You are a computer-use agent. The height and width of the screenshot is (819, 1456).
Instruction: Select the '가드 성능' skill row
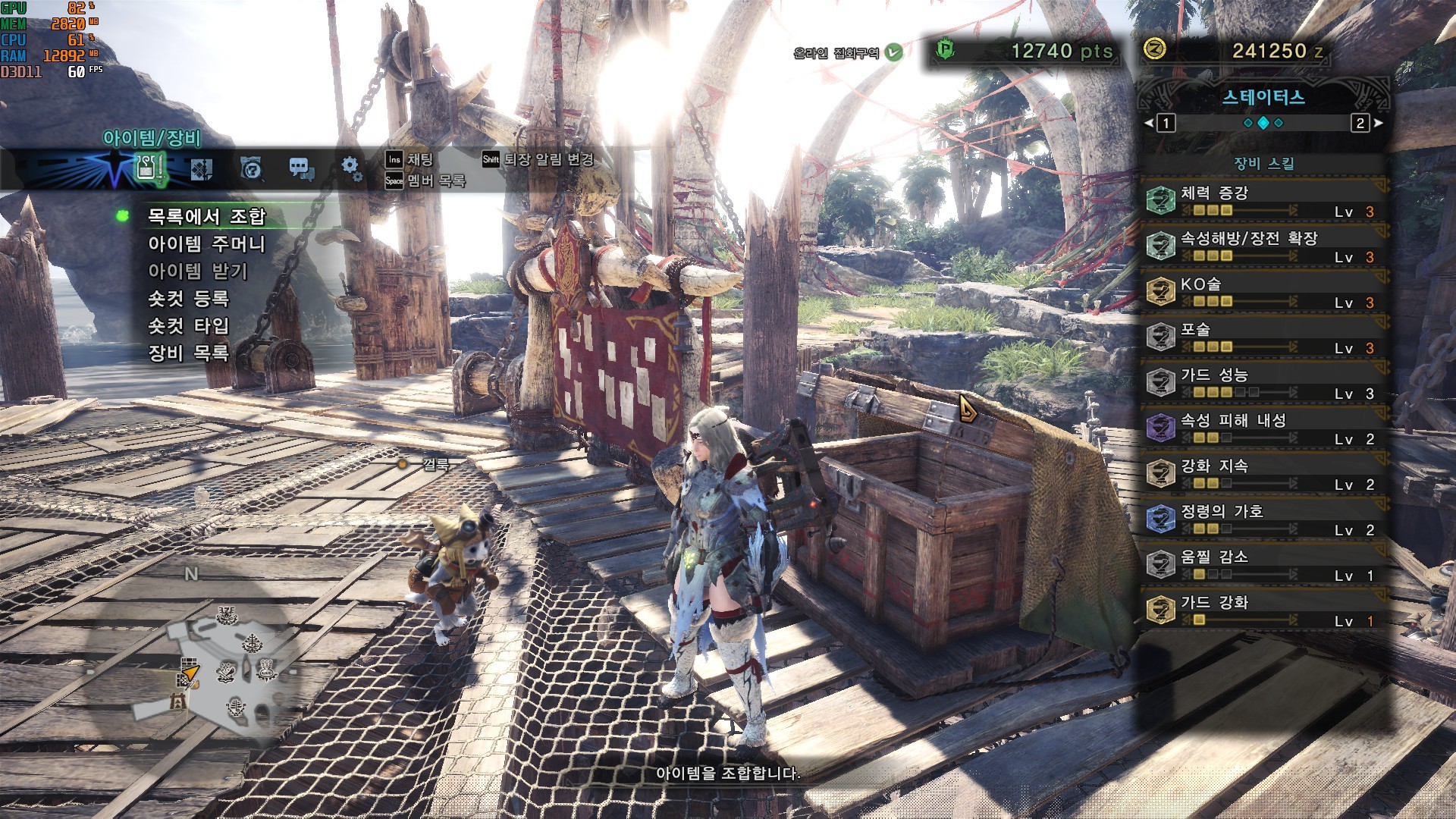(1263, 383)
